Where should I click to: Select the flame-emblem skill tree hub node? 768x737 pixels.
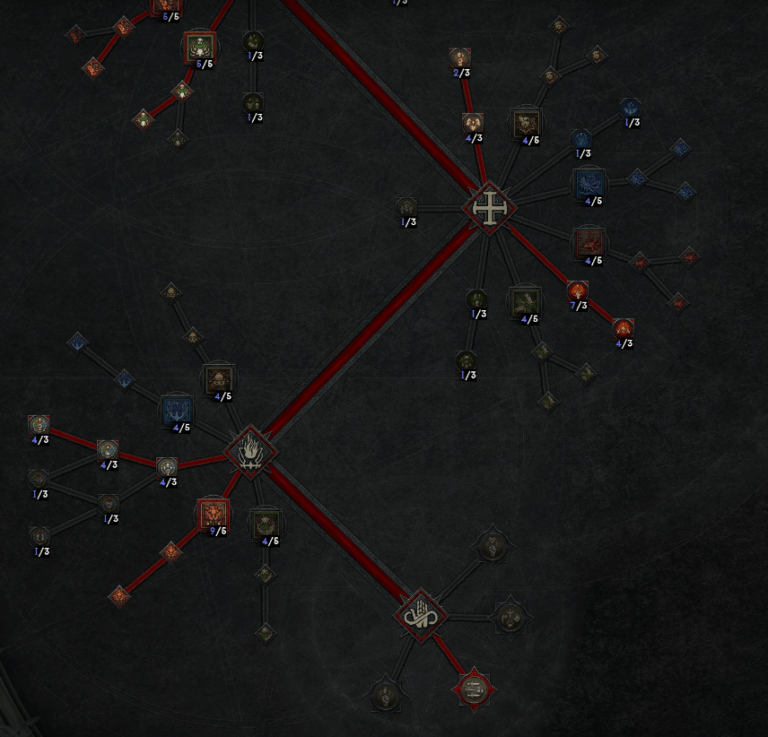pos(249,451)
